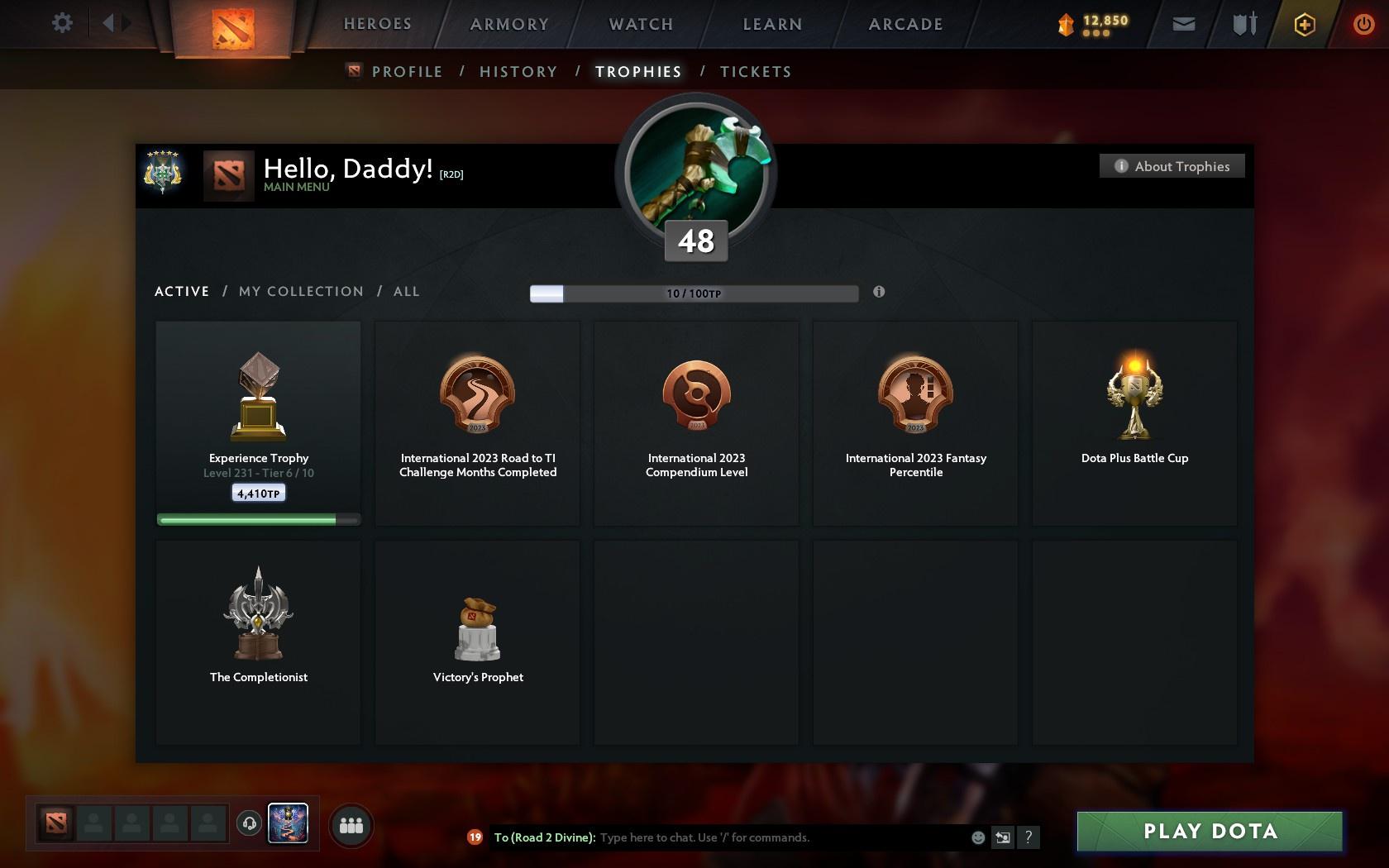Open the ALL trophies view
1389x868 pixels.
406,291
